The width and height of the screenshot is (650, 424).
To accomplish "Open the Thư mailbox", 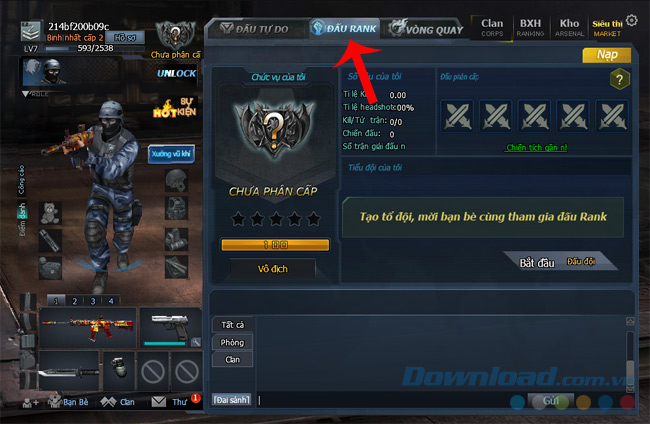I will pyautogui.click(x=171, y=402).
